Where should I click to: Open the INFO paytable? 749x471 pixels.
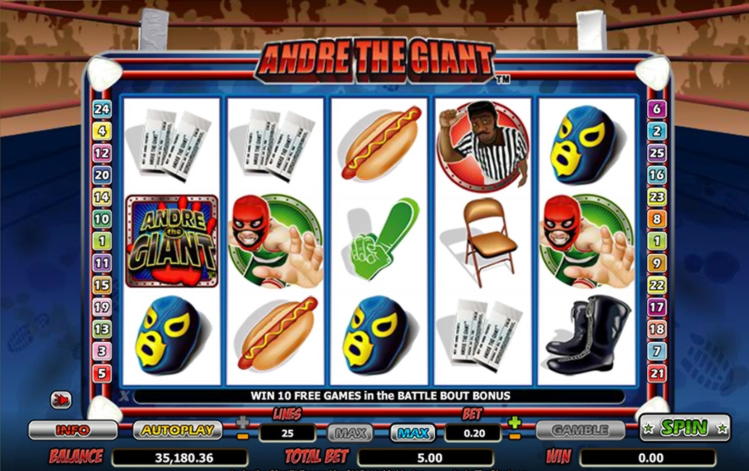click(x=72, y=430)
